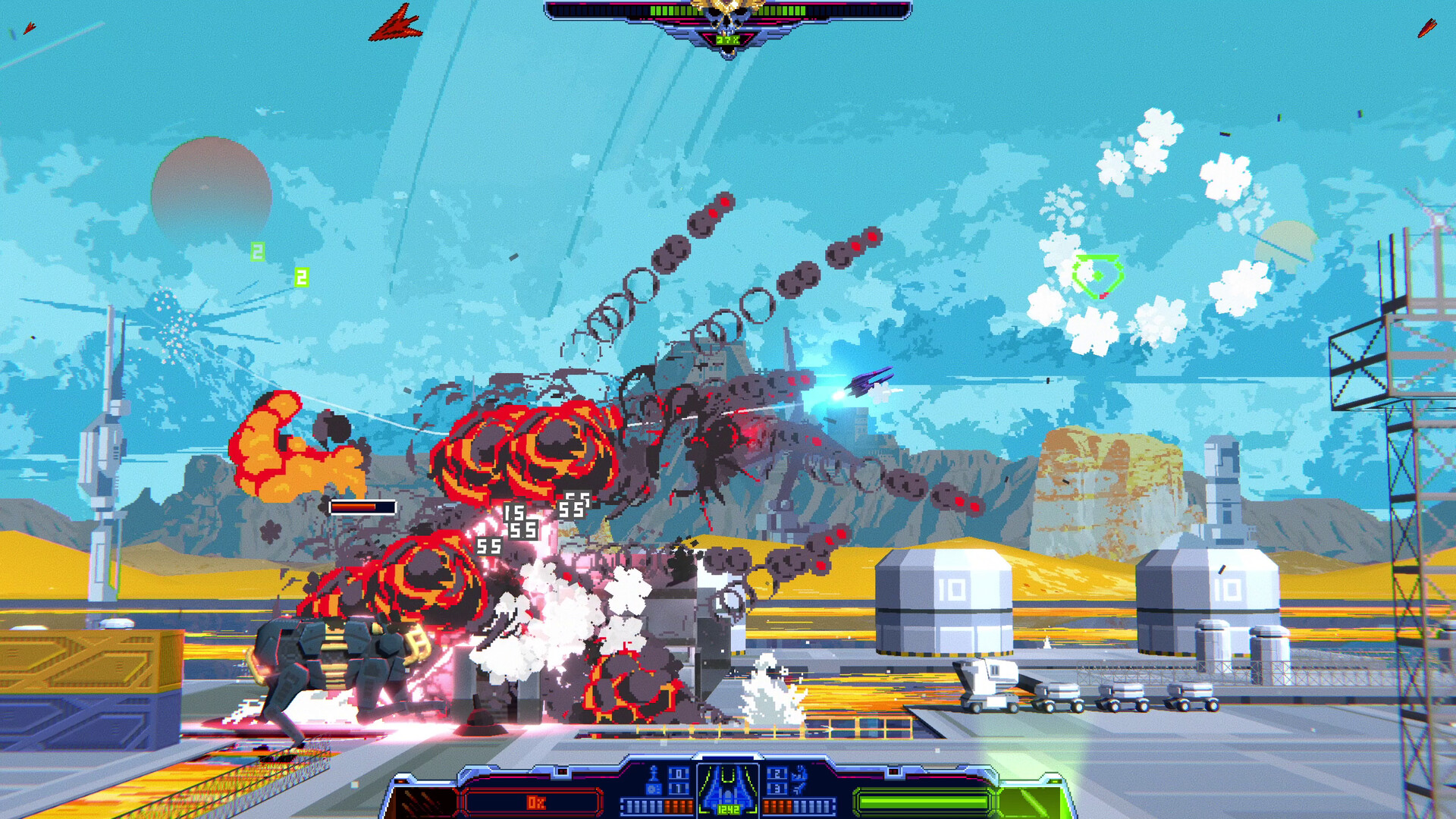Click the golden skull emblem on the boss bar

pos(728,11)
